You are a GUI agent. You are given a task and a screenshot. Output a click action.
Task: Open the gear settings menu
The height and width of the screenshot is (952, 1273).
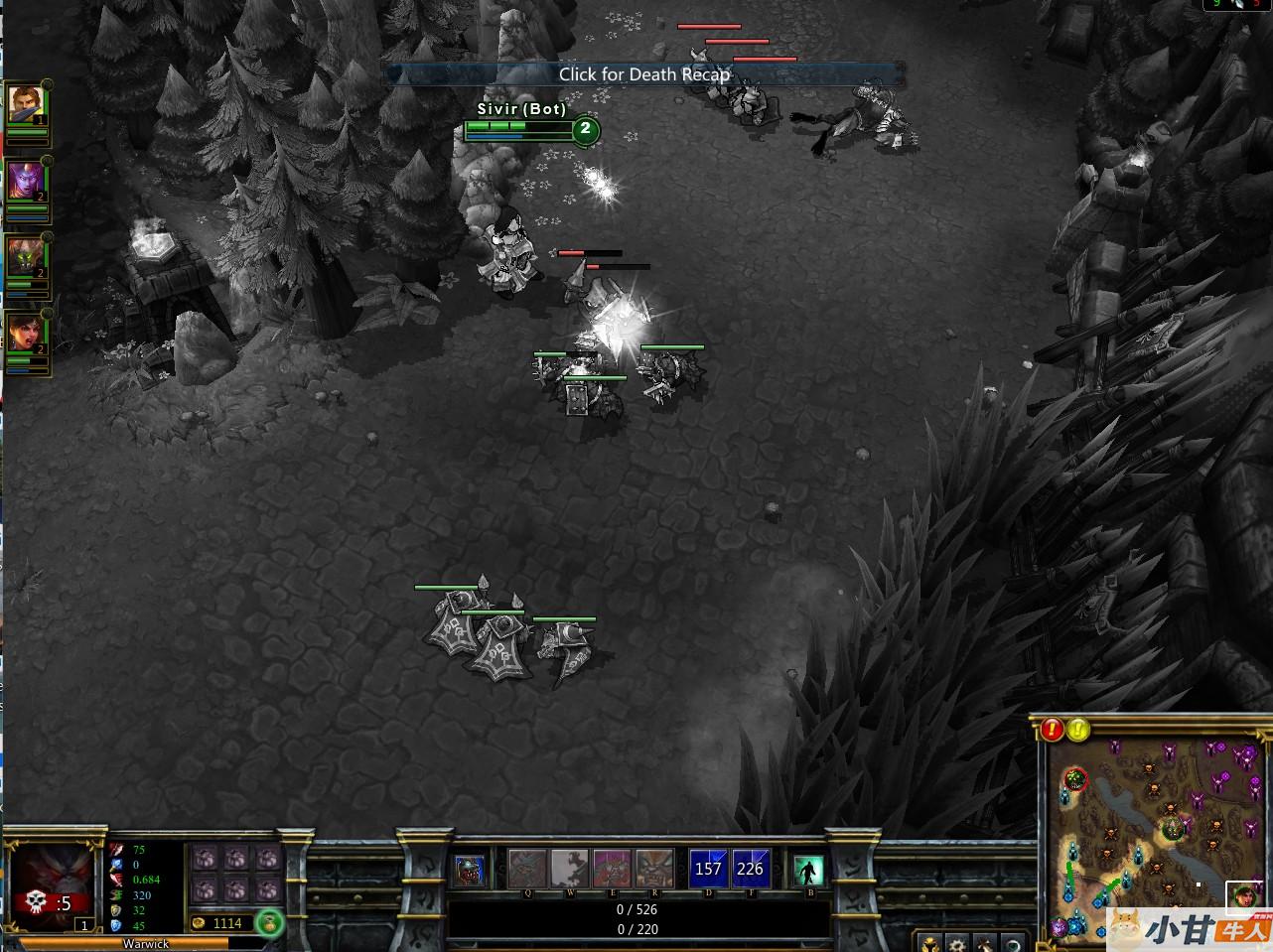[x=955, y=943]
